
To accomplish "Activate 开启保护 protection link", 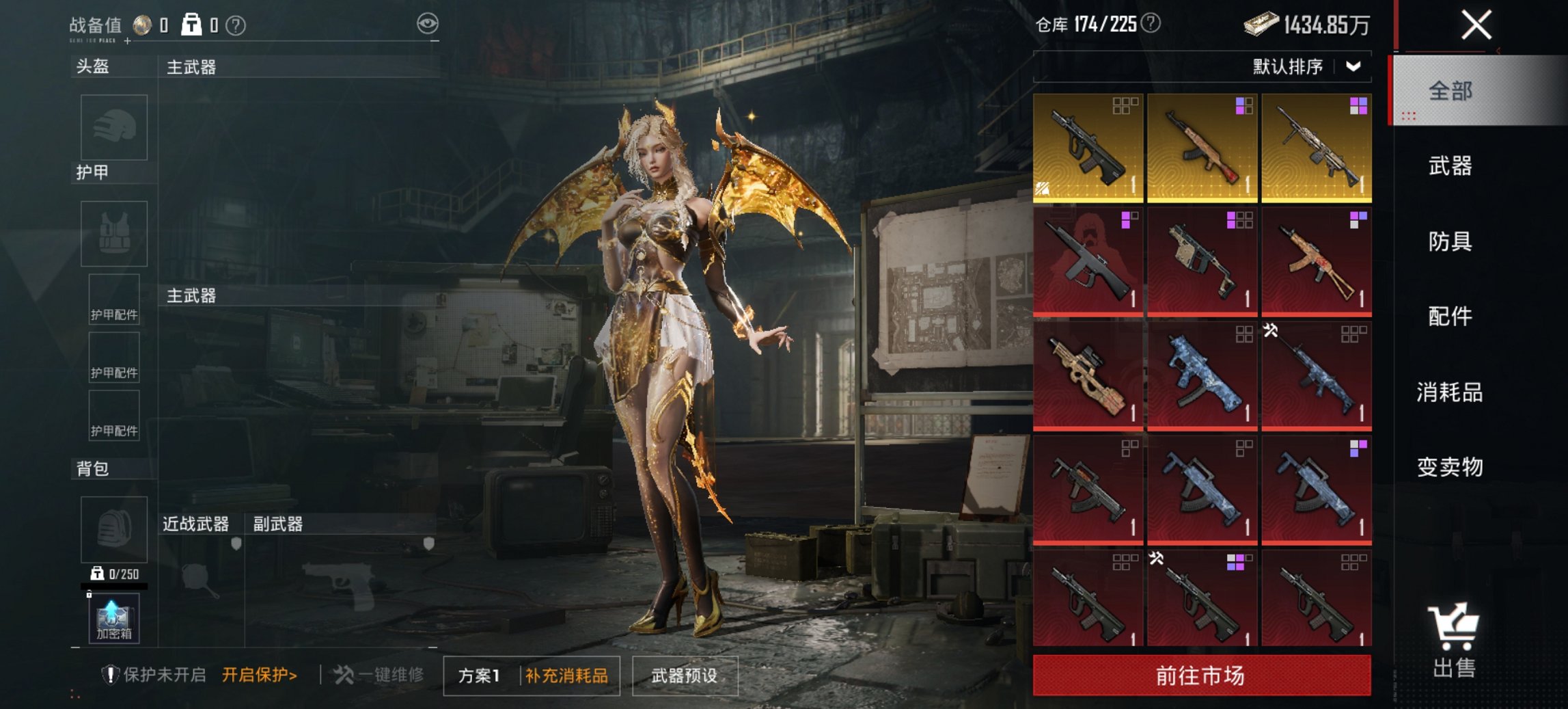I will click(x=260, y=675).
